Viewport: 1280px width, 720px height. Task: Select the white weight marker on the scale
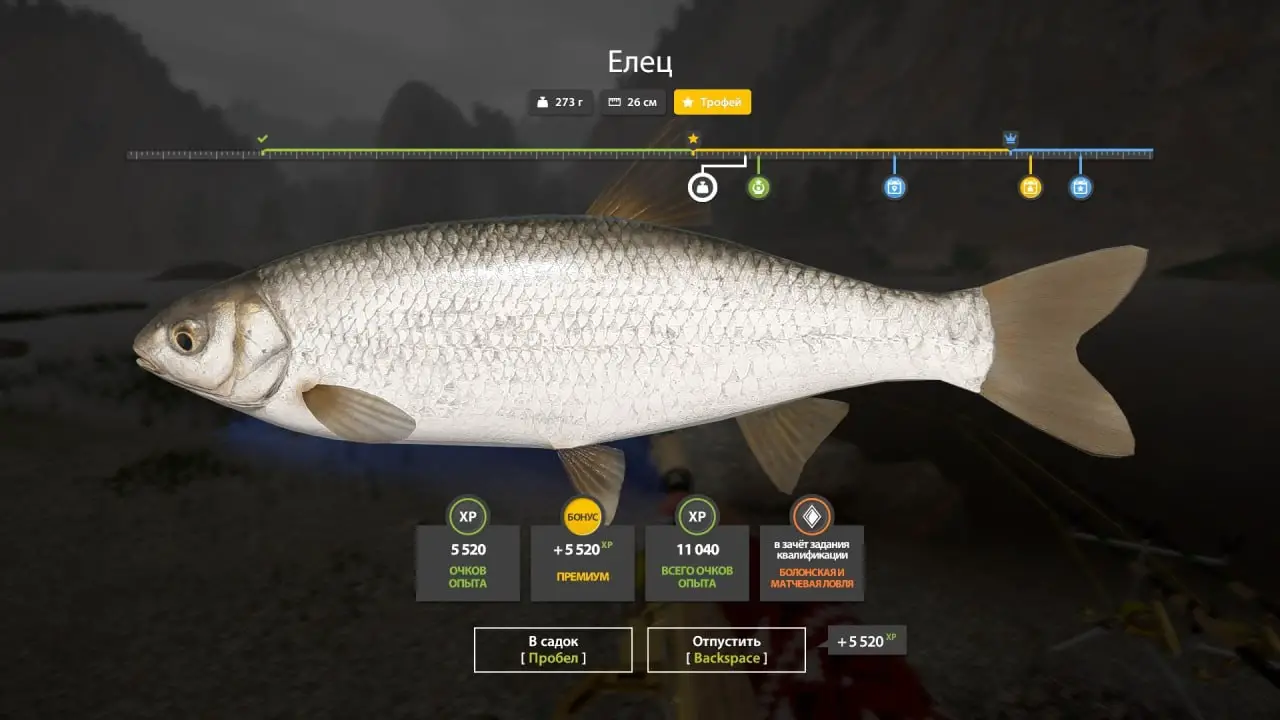click(703, 187)
